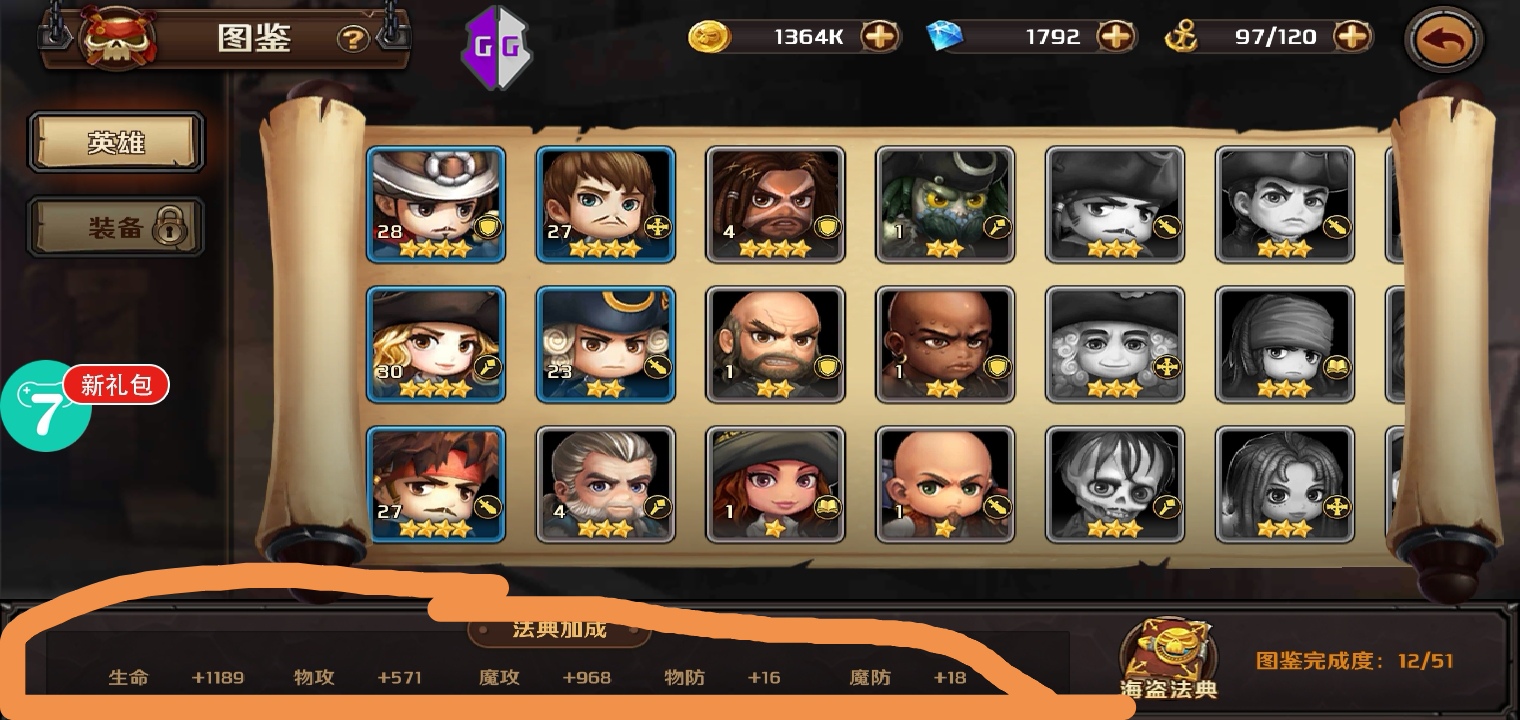
Task: Open the 海盗法典 pirate codex book
Action: [x=1168, y=655]
